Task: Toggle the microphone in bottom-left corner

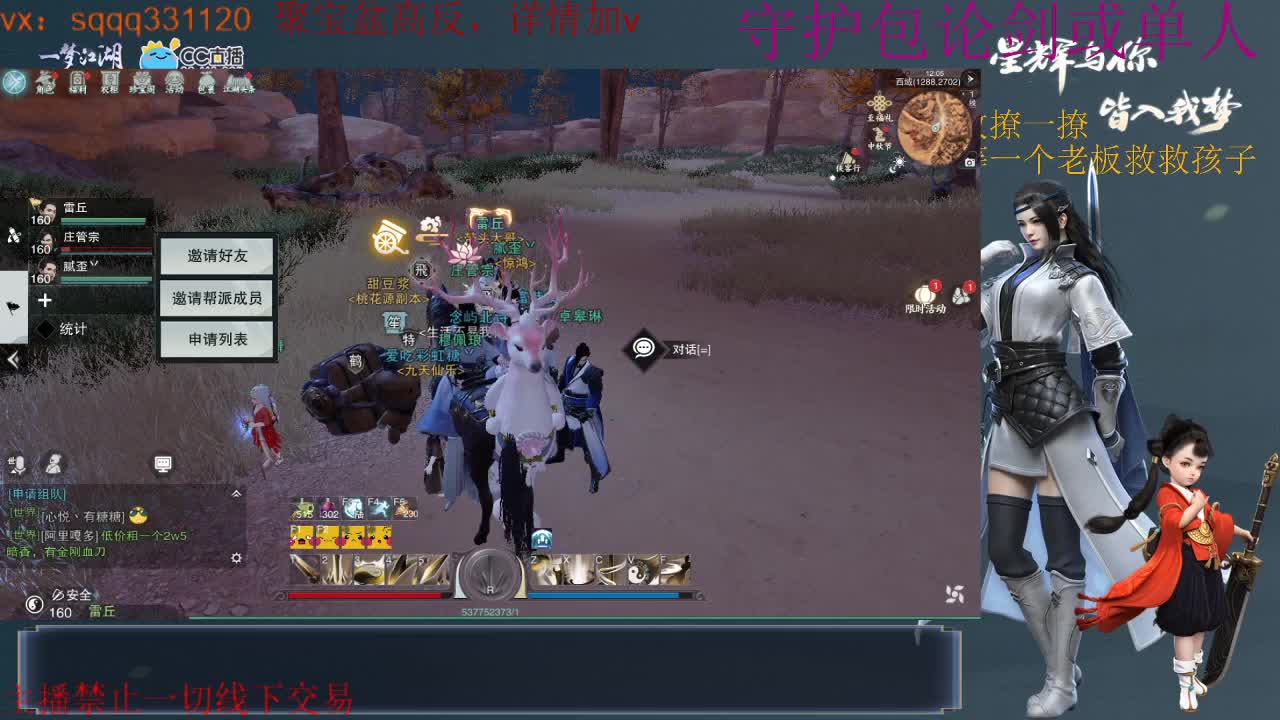Action: [19, 464]
